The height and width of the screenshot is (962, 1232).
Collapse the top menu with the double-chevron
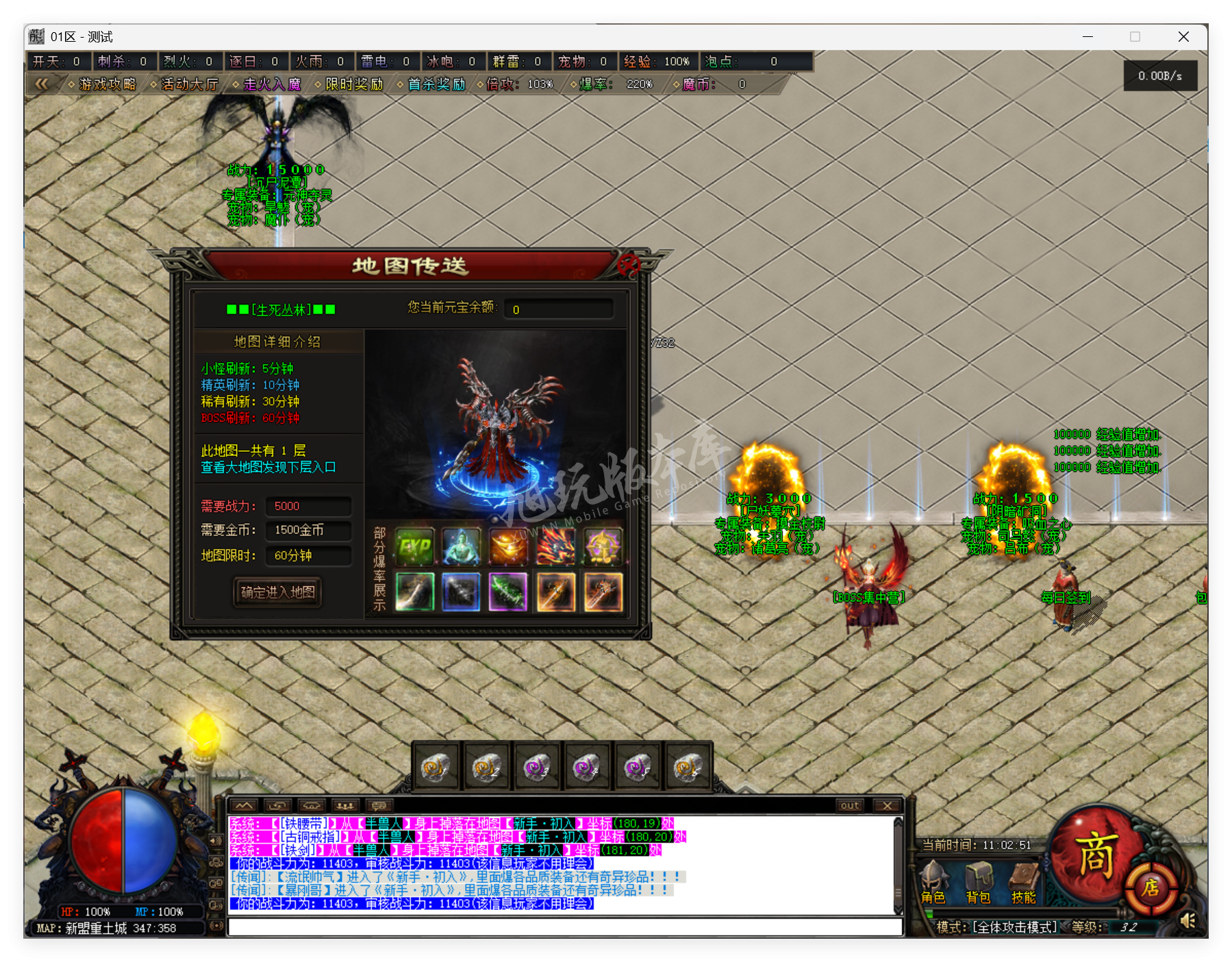[x=42, y=84]
